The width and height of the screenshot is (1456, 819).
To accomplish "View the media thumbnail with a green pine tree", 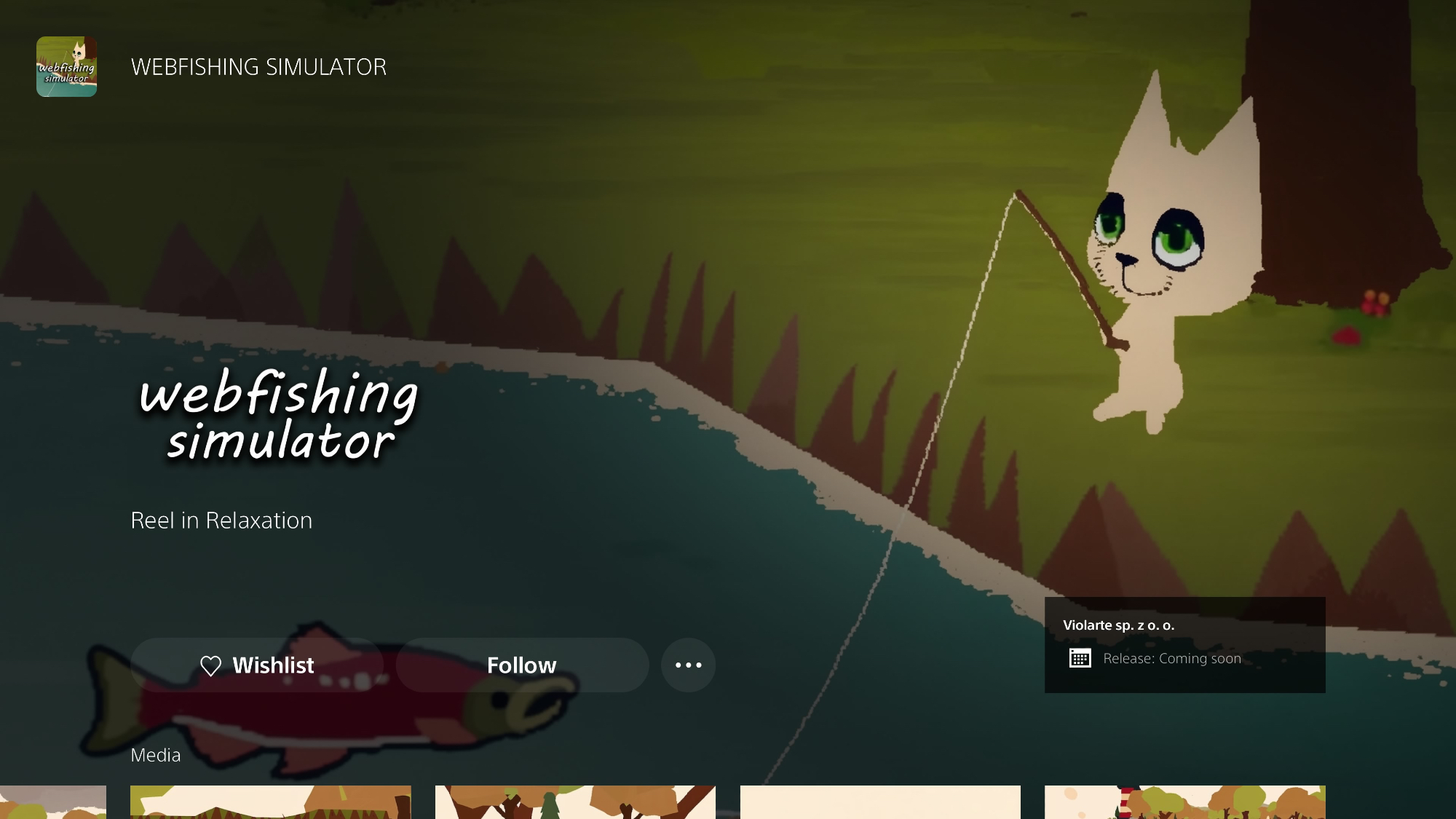I will [x=575, y=802].
